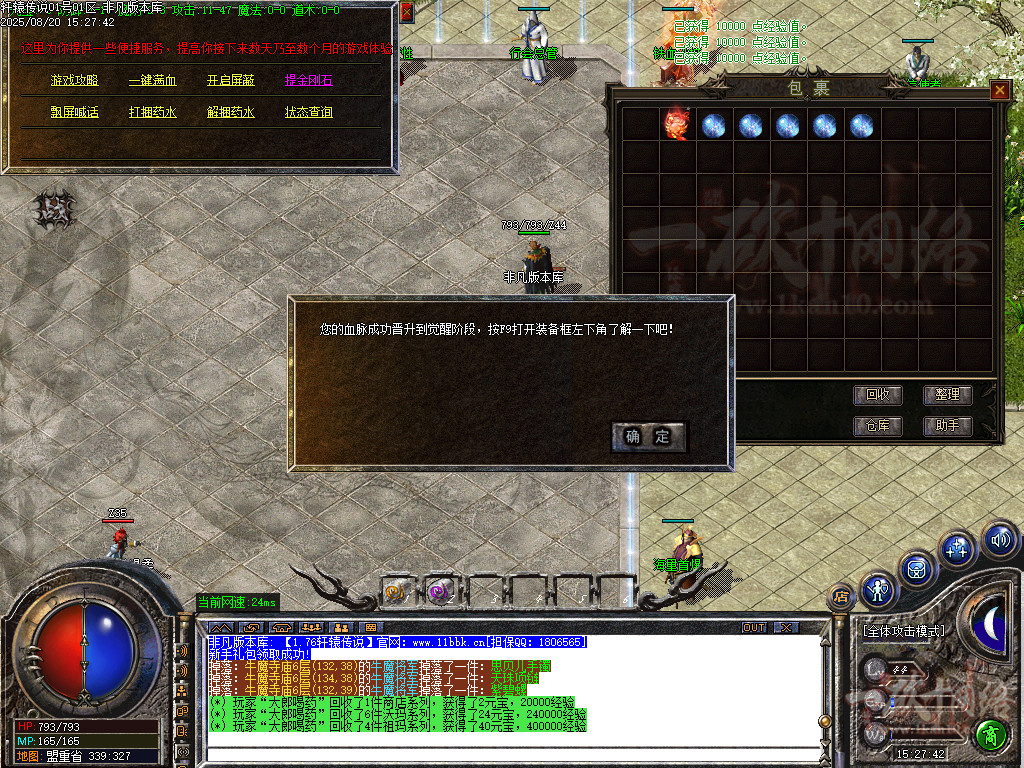This screenshot has width=1024, height=768.
Task: Close the 包裹 bag window
Action: [x=999, y=90]
